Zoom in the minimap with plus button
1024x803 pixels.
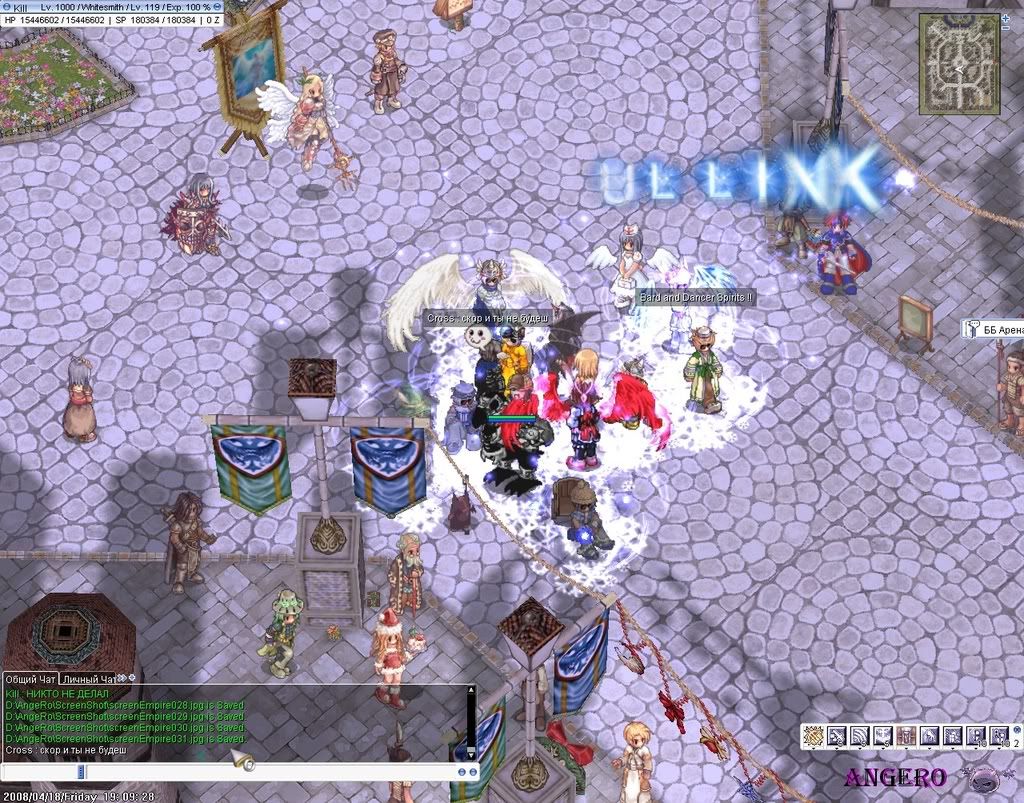[x=1005, y=16]
